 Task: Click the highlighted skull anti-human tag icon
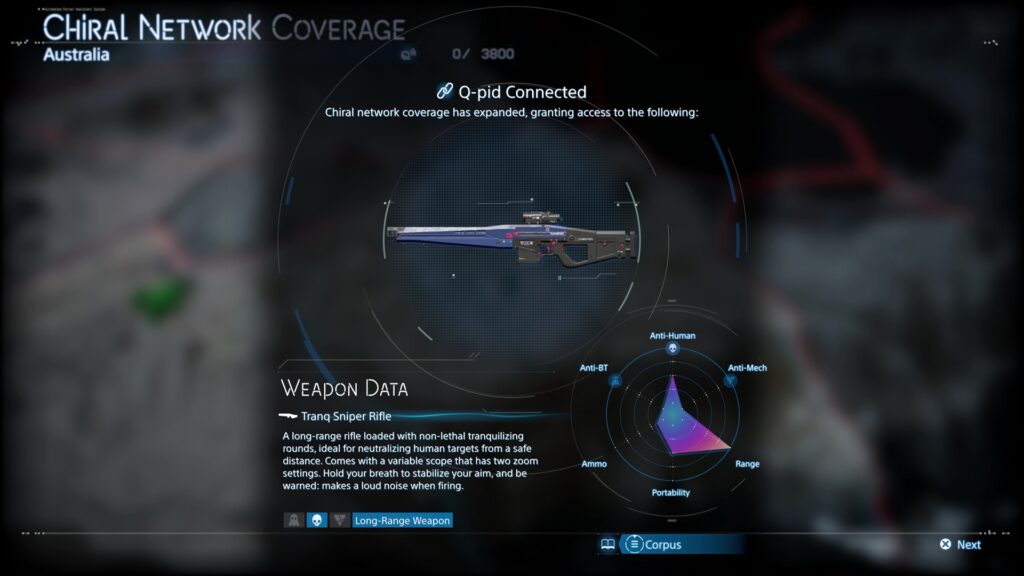(317, 520)
